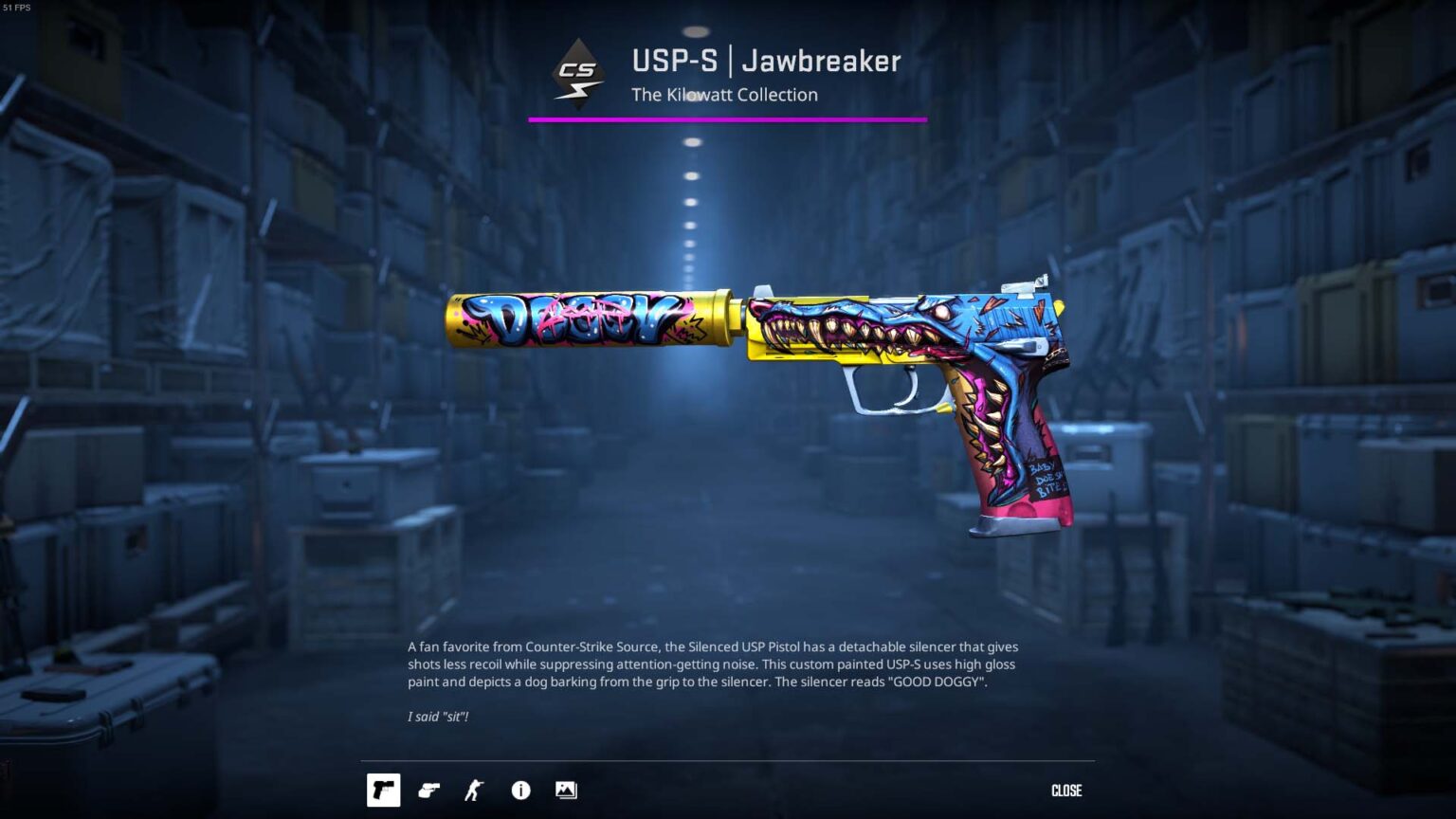This screenshot has width=1456, height=819.
Task: Switch to the screenshots tab
Action: (x=566, y=790)
